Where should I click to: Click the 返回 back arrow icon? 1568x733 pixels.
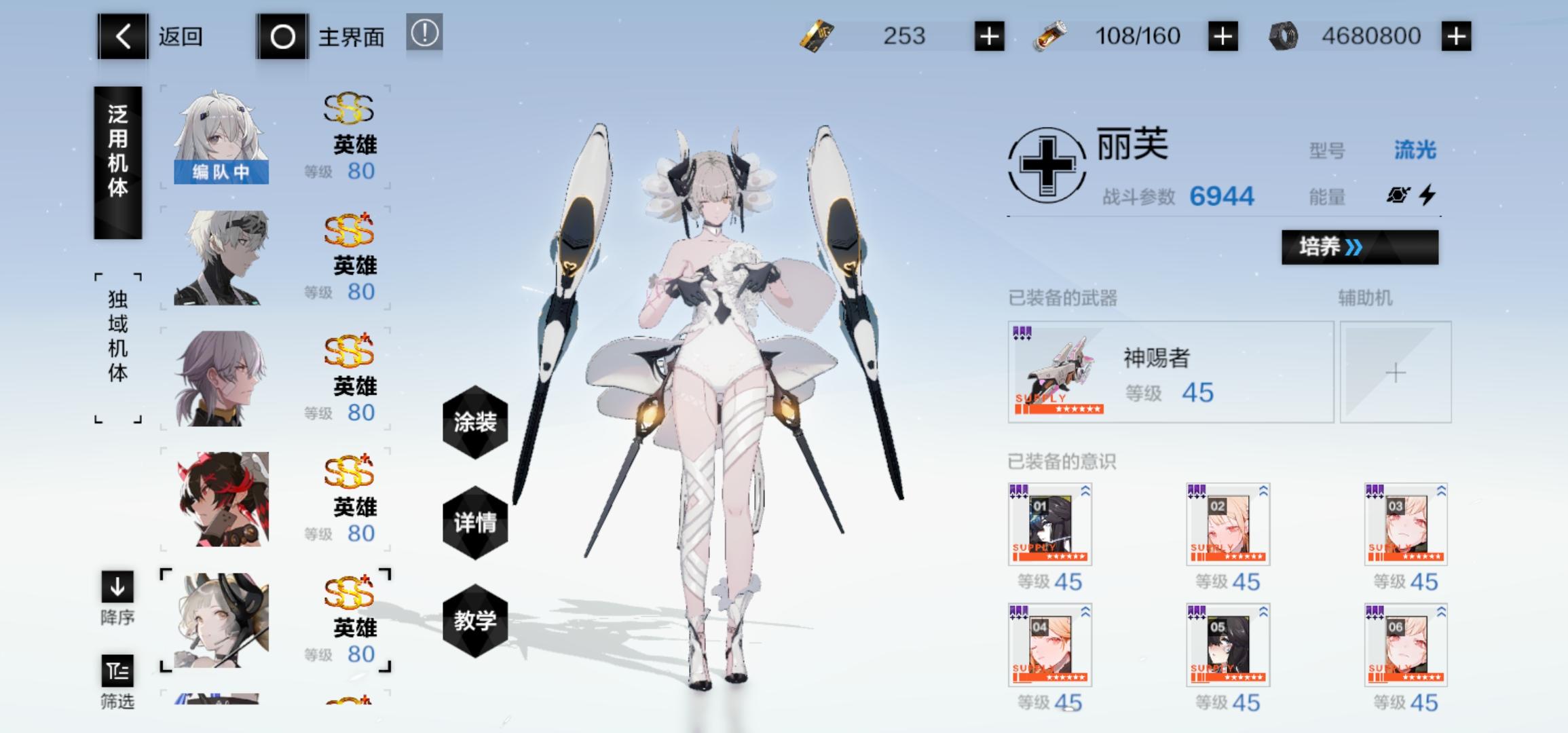point(122,37)
